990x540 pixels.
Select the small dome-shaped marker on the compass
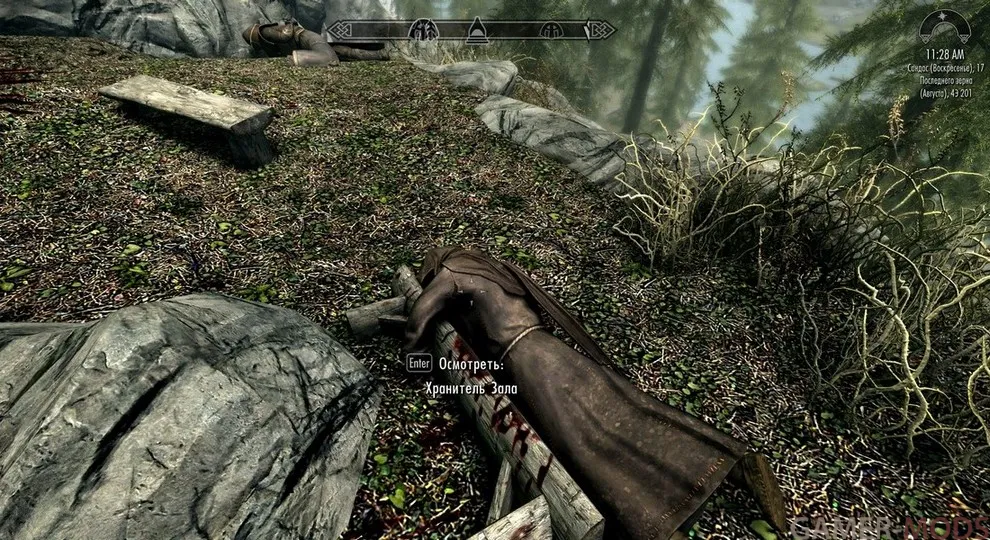pyautogui.click(x=549, y=30)
